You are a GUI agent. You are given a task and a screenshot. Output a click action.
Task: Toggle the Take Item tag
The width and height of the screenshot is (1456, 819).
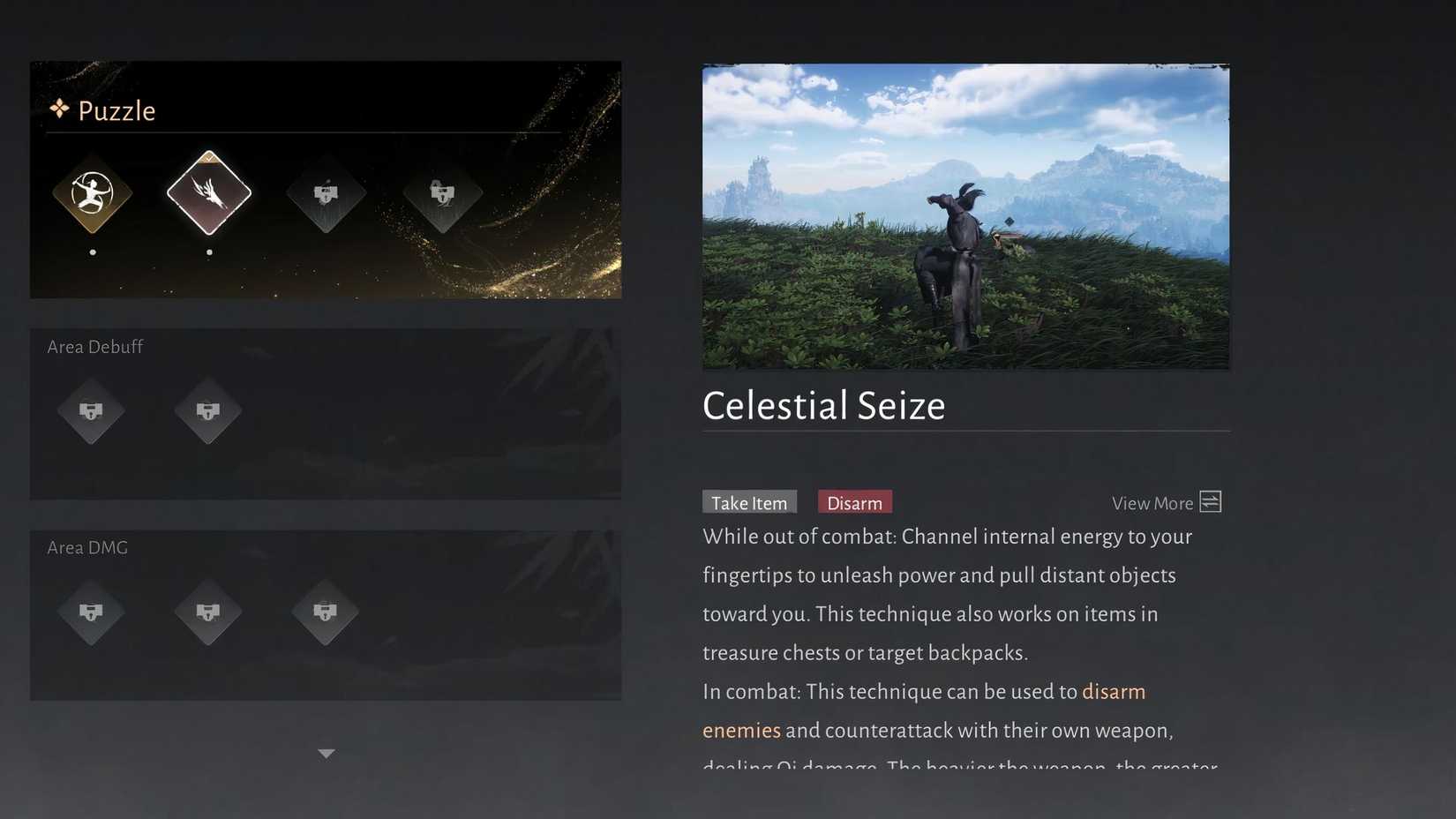(749, 501)
